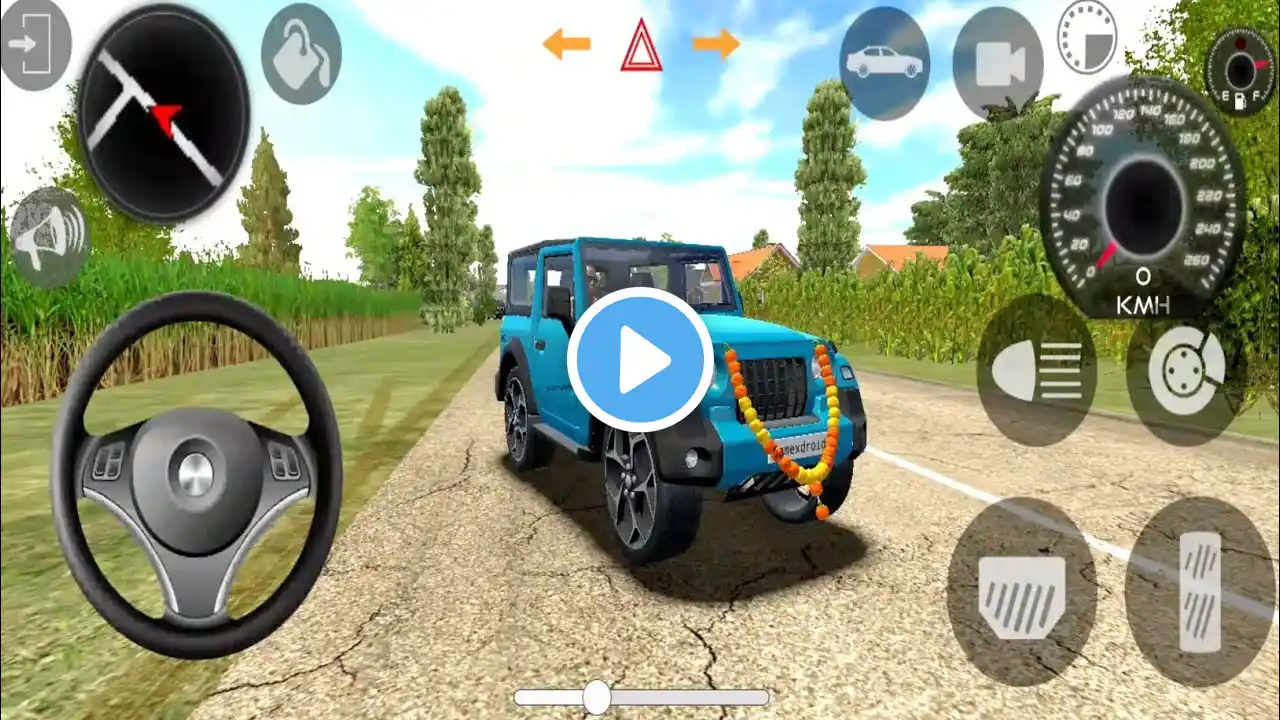The height and width of the screenshot is (720, 1280).
Task: Click the bottom gear slider handle
Action: tap(597, 697)
